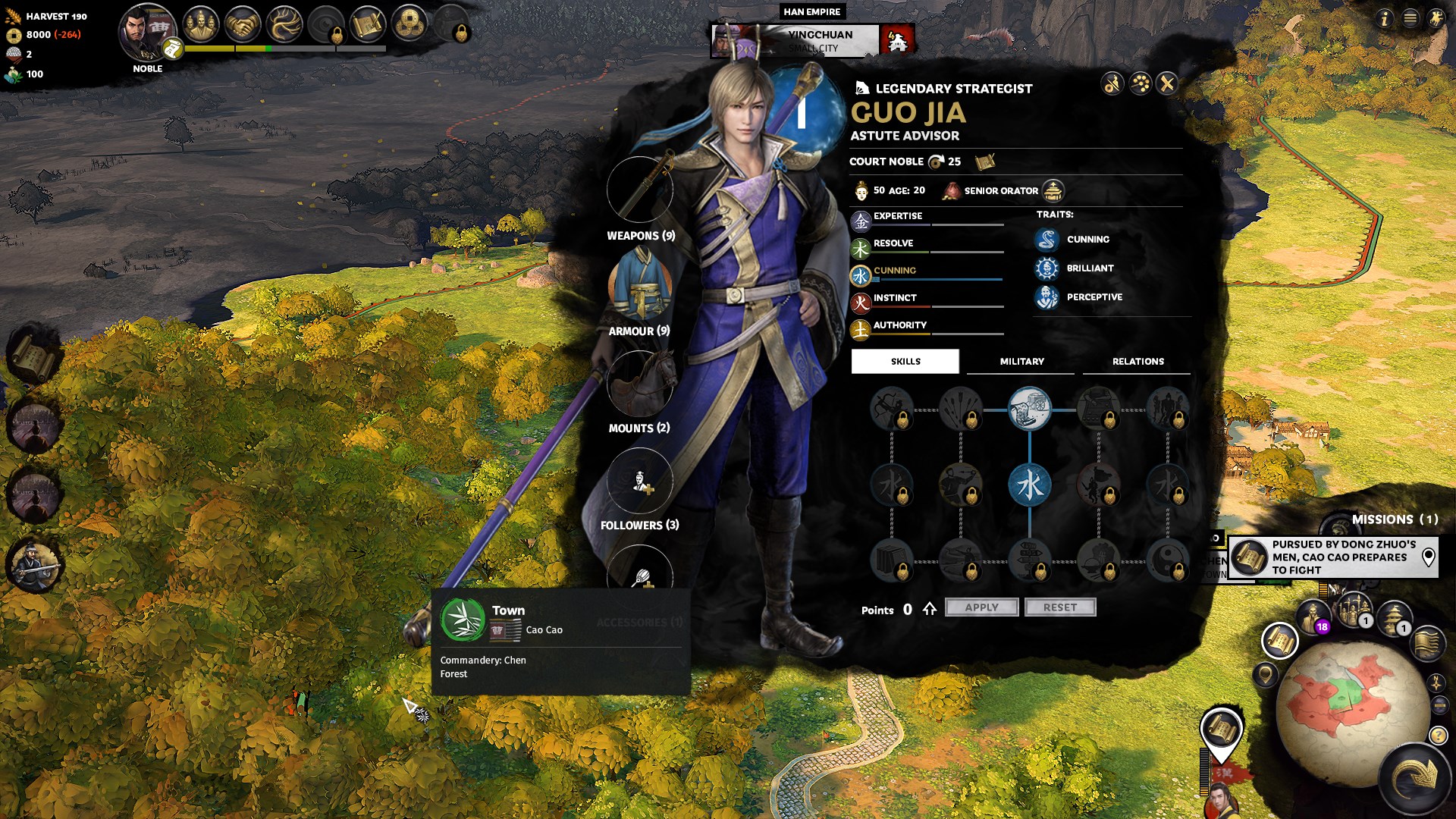The width and height of the screenshot is (1456, 819).
Task: Open the diplomacy handshake icon
Action: point(243,25)
